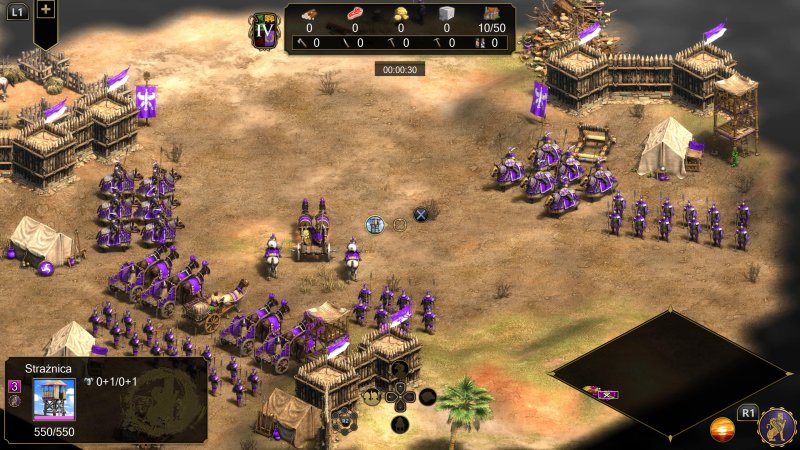Click the population 10/50 house icon
Image resolution: width=800 pixels, height=450 pixels.
[x=491, y=14]
